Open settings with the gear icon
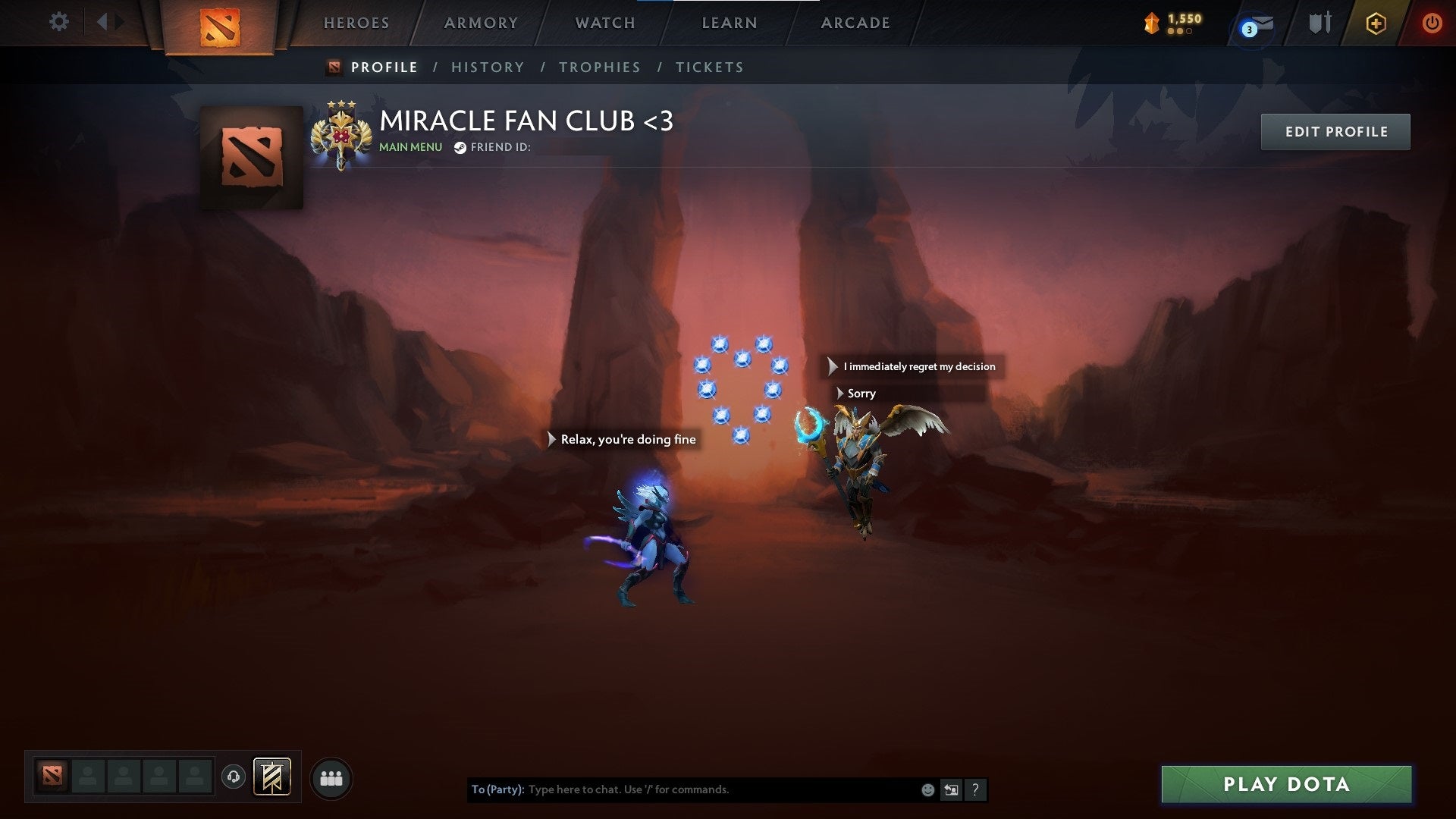1456x819 pixels. click(58, 22)
